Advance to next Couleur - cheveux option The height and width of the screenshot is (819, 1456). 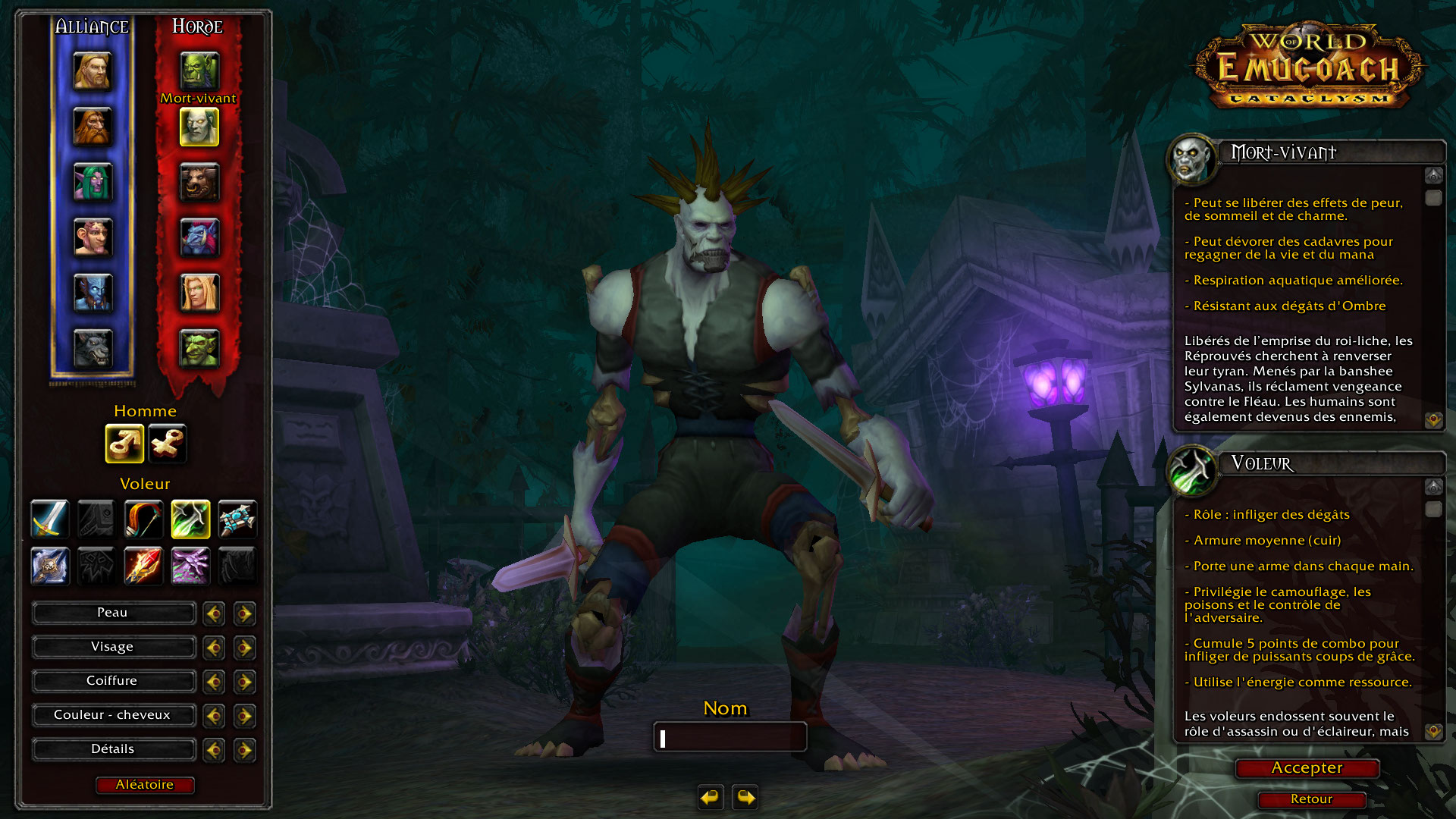244,716
